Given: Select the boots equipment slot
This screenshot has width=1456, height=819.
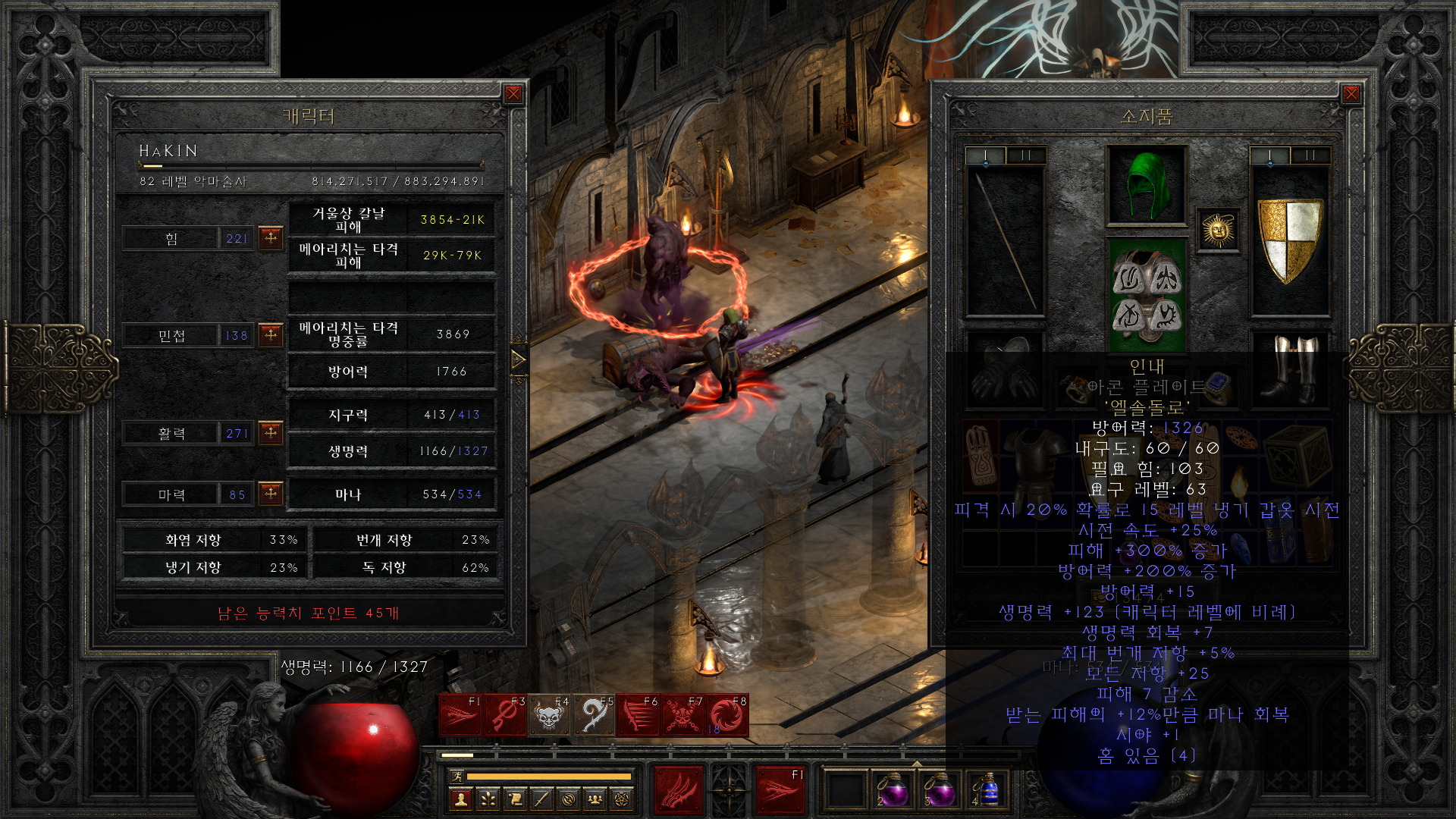Looking at the screenshot, I should pyautogui.click(x=1290, y=369).
